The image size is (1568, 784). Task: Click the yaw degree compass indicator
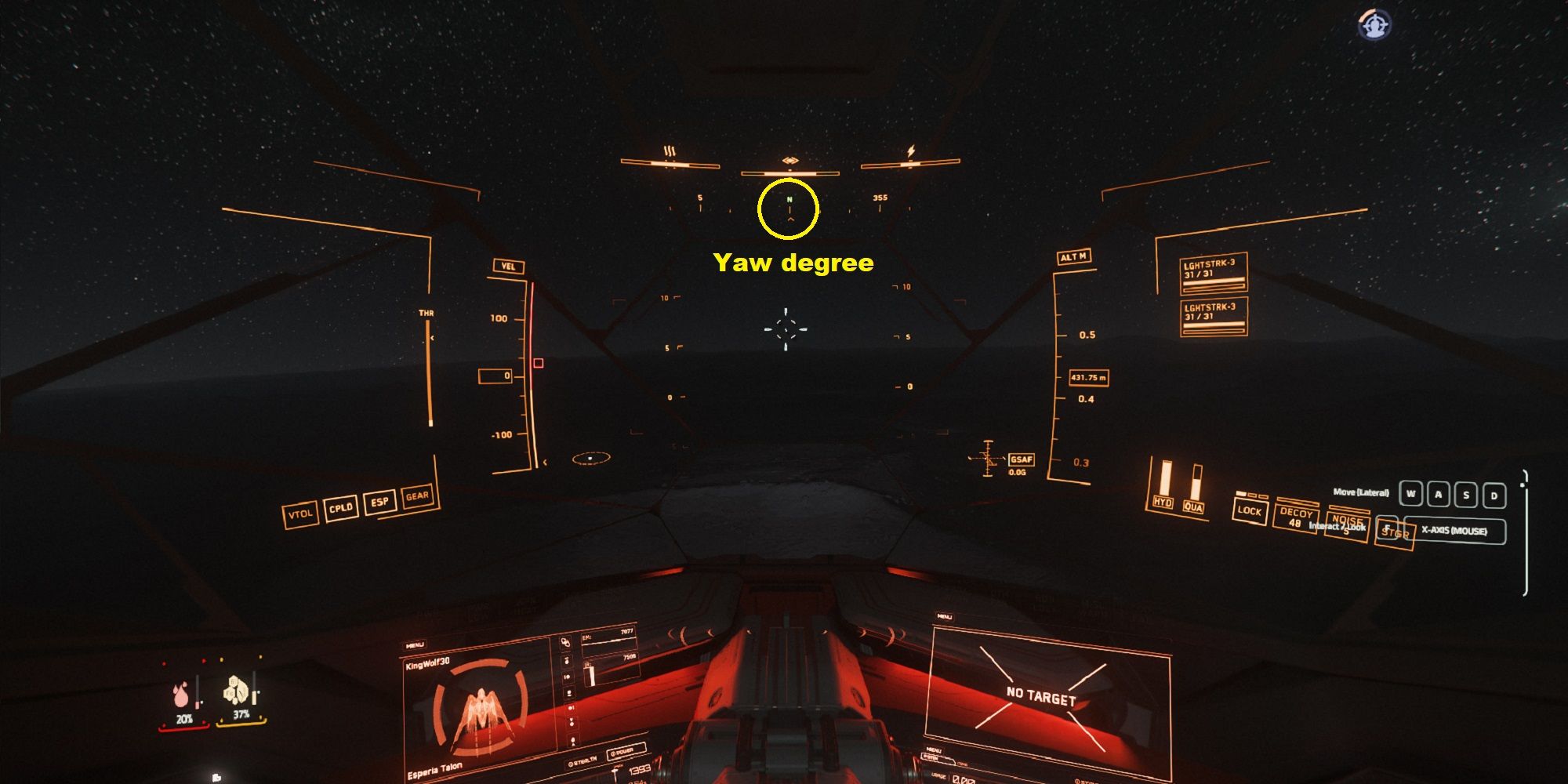point(789,208)
